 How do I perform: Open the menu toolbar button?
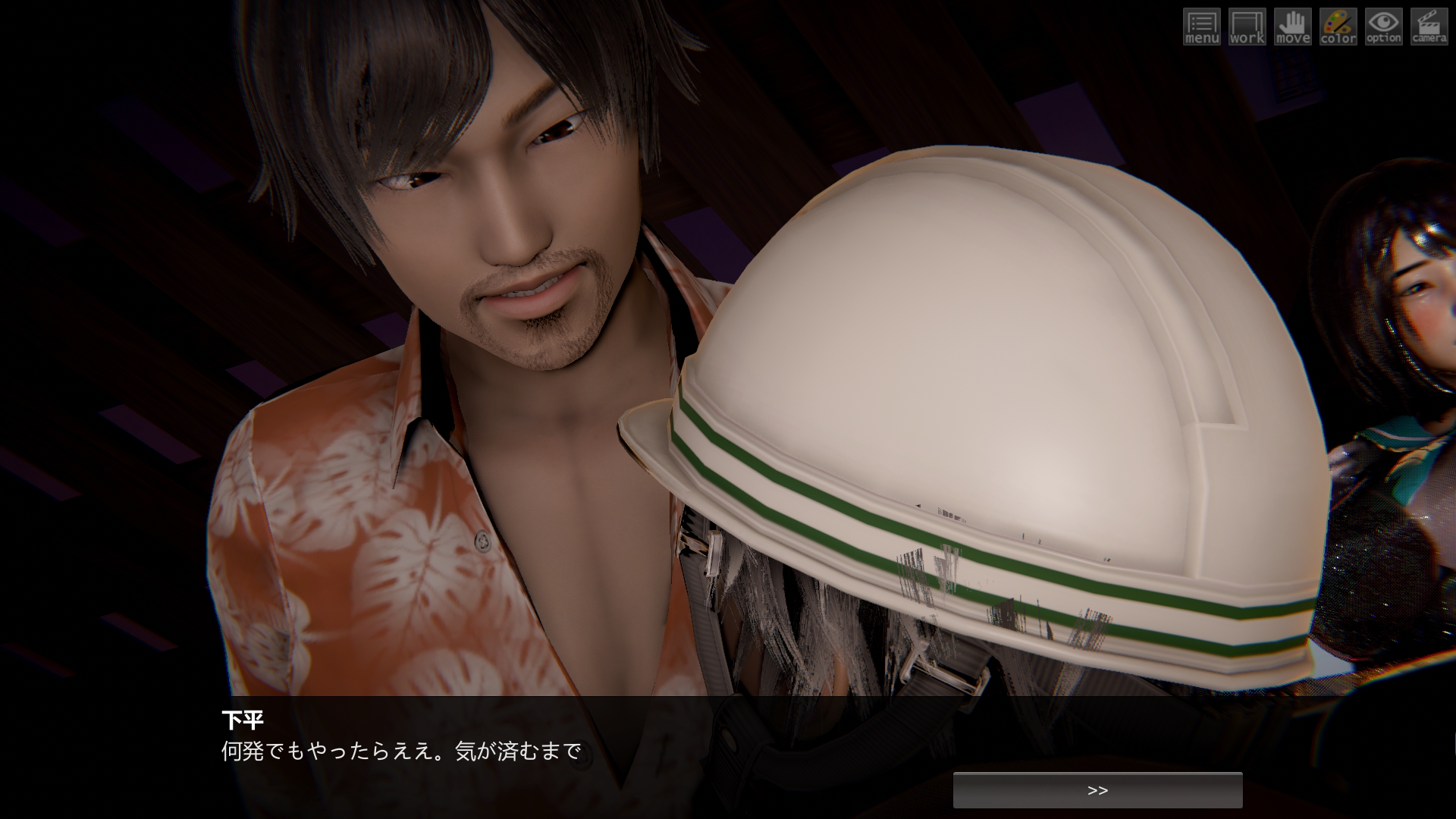point(1202,27)
